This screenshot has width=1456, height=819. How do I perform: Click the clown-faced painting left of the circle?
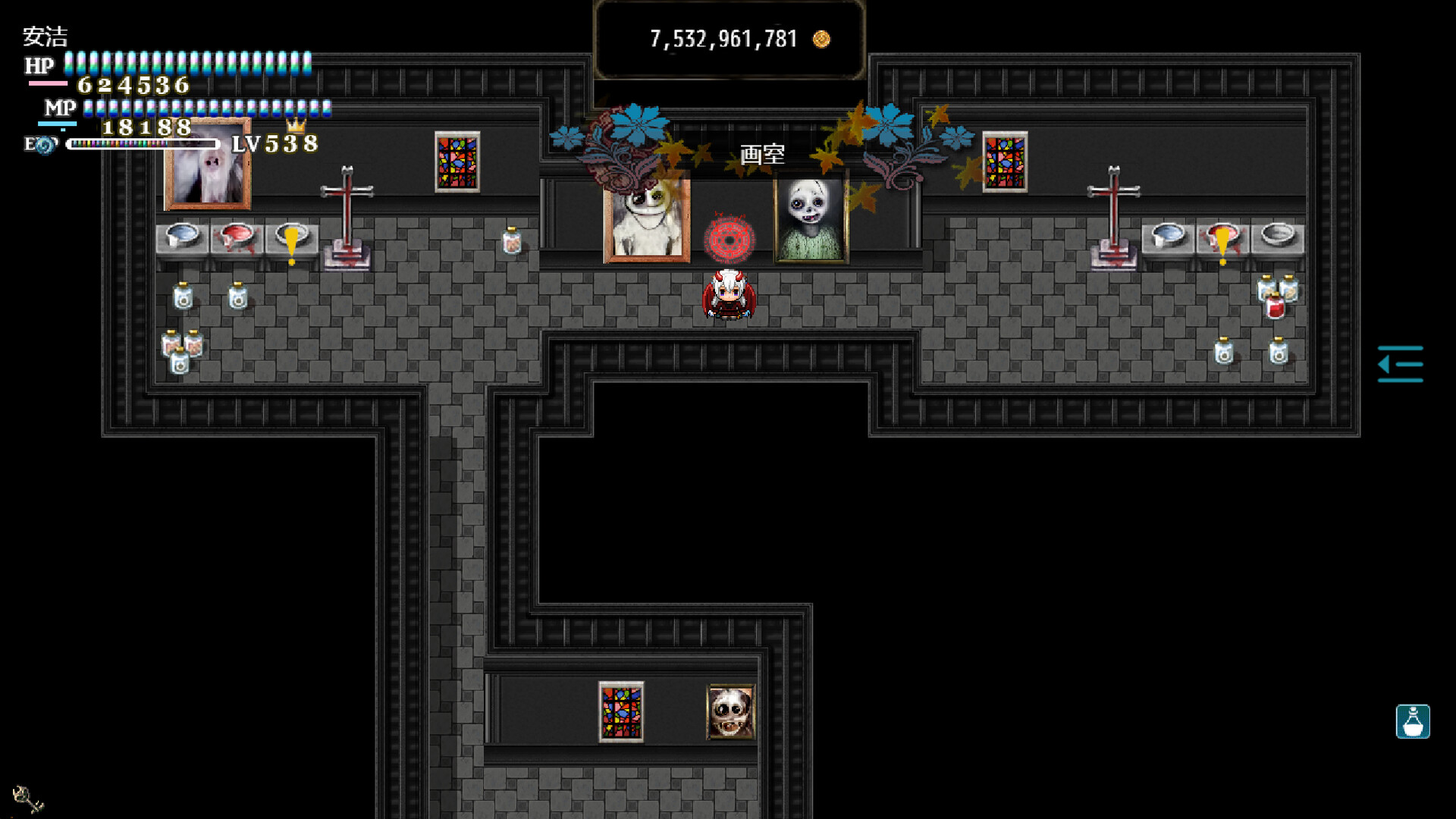tap(646, 220)
